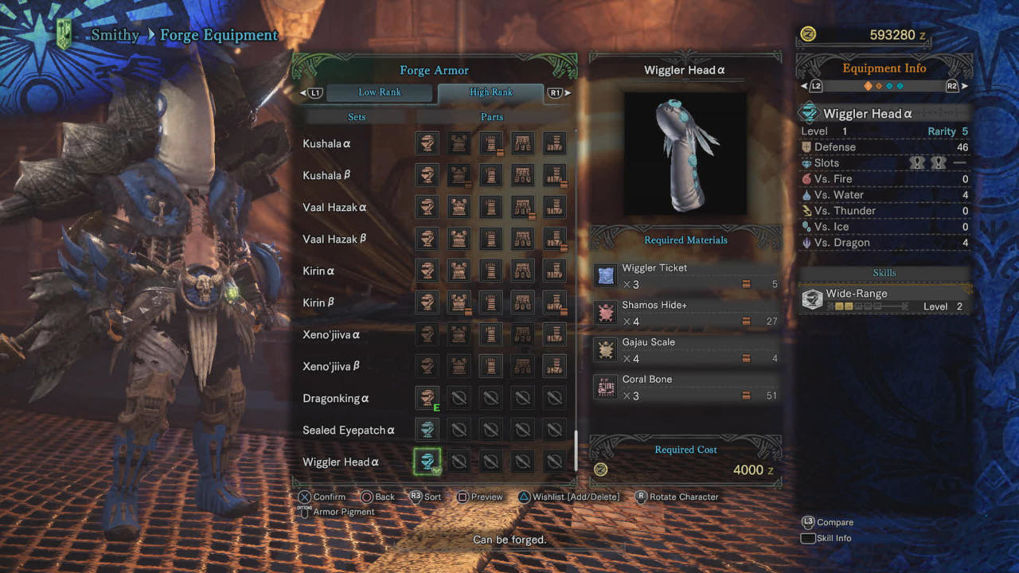
Task: Select the Dragonking α head piece icon
Action: click(427, 398)
